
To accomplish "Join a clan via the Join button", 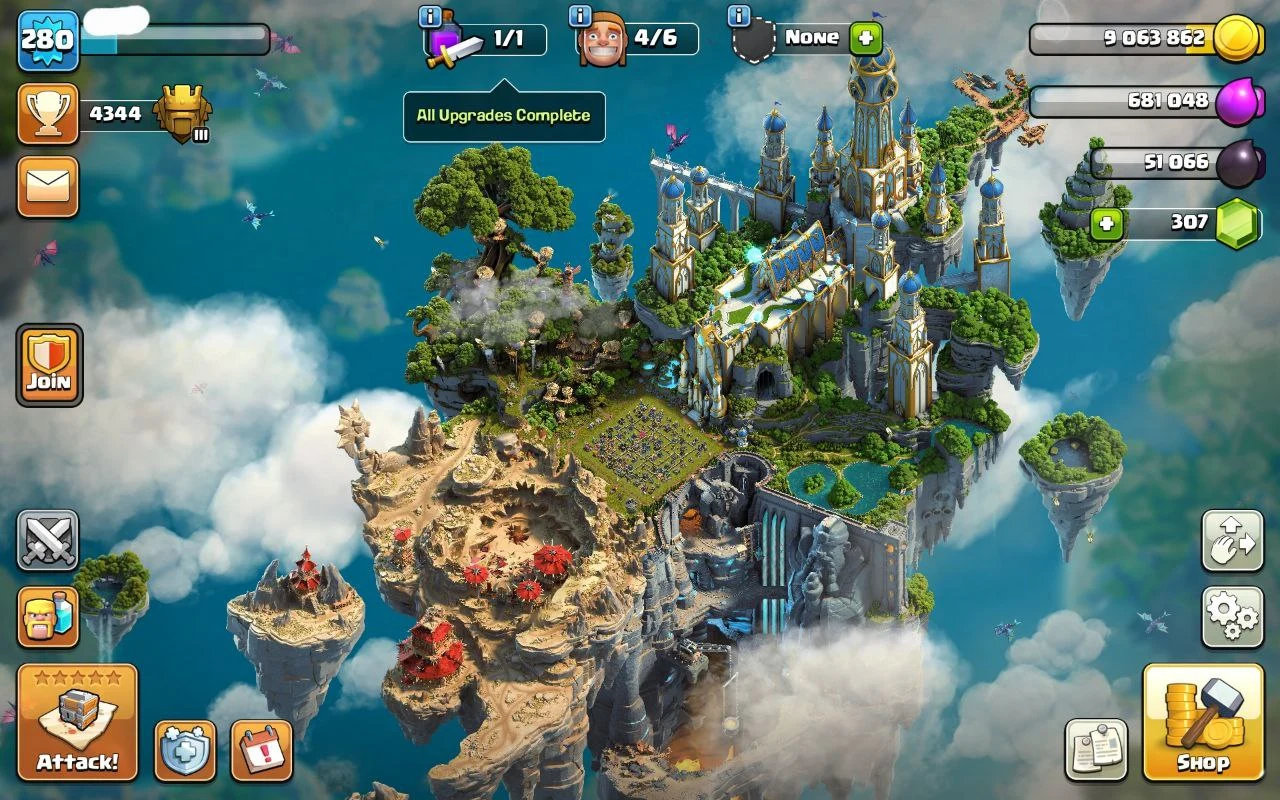I will click(x=49, y=365).
